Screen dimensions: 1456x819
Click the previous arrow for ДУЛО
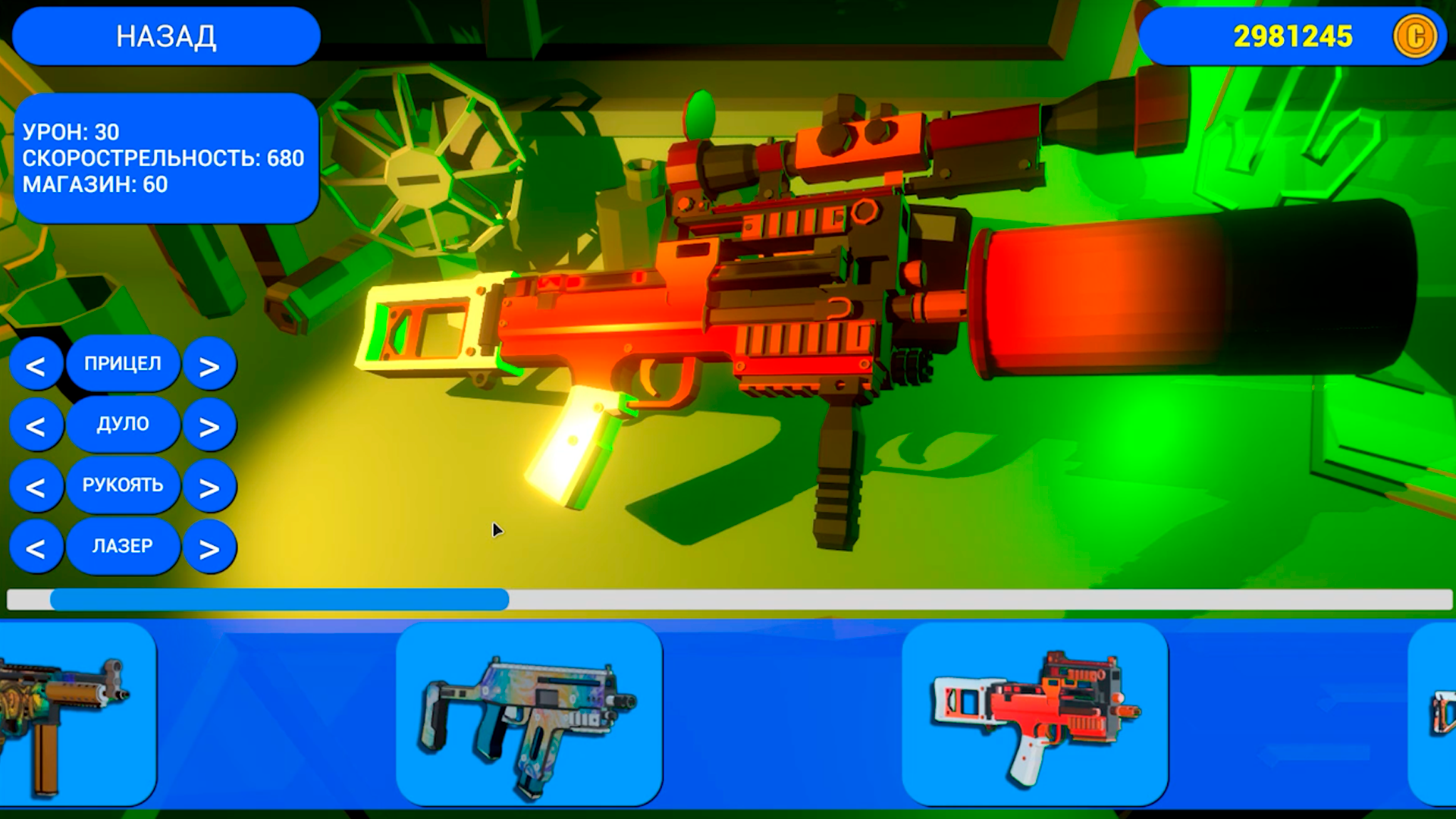(38, 425)
